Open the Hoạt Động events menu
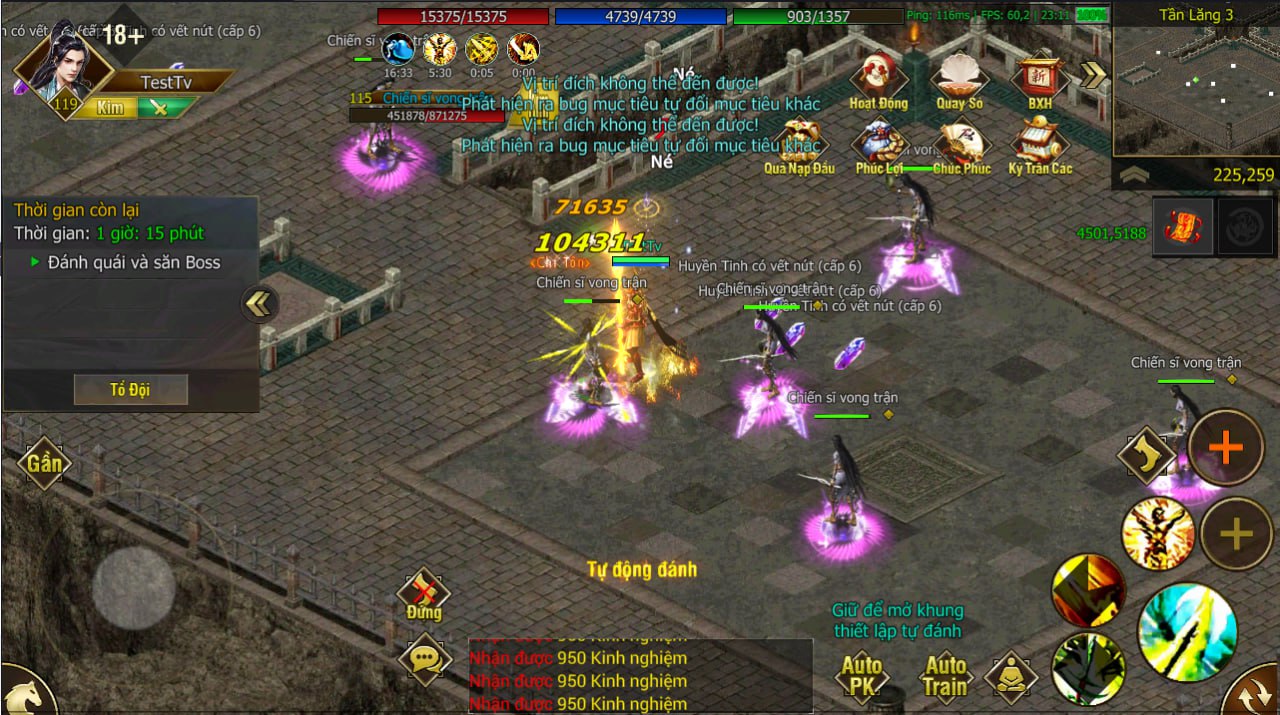The height and width of the screenshot is (715, 1280). click(x=878, y=76)
